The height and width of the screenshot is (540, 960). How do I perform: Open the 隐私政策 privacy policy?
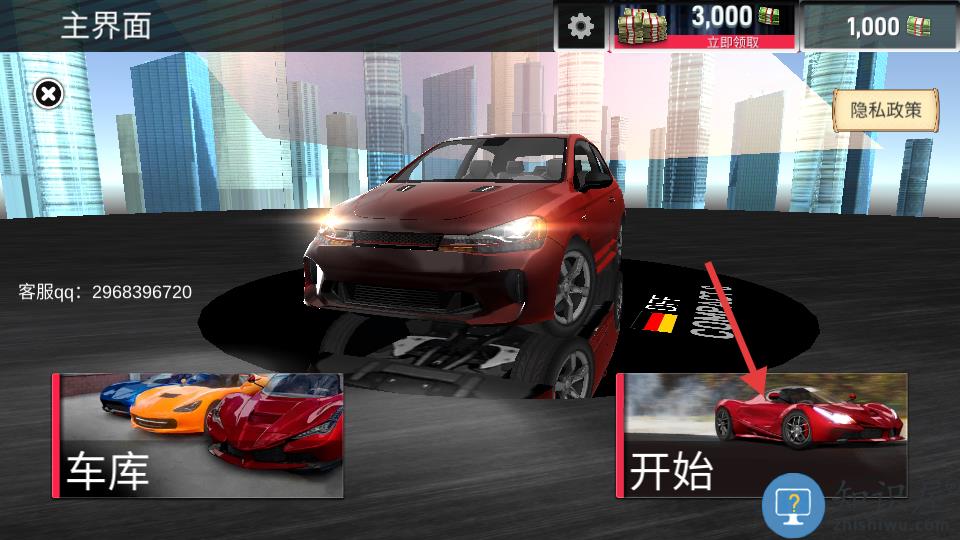[885, 110]
